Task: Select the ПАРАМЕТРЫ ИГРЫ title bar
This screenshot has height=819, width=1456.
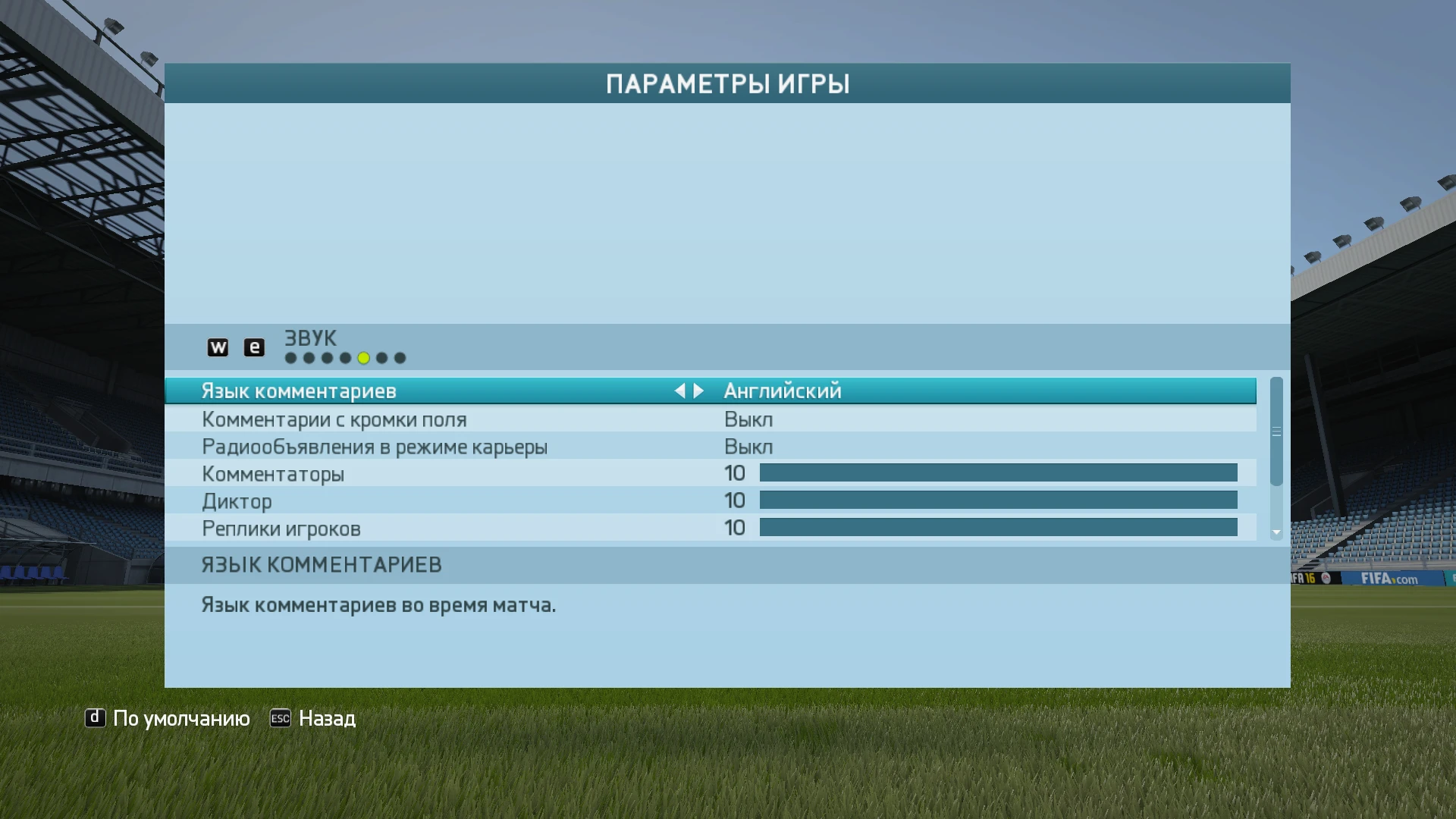Action: coord(727,83)
